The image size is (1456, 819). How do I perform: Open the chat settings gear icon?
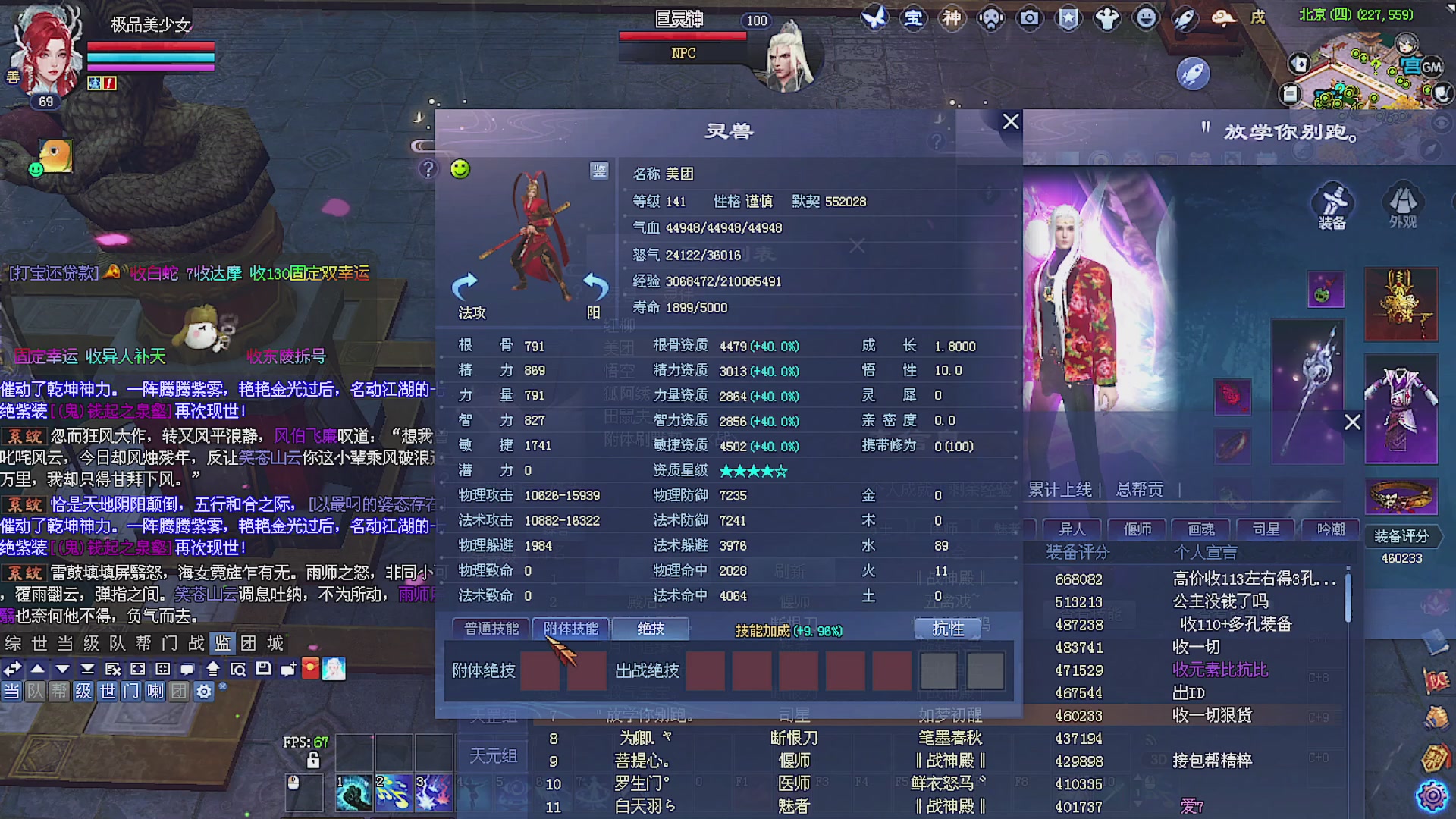[202, 692]
